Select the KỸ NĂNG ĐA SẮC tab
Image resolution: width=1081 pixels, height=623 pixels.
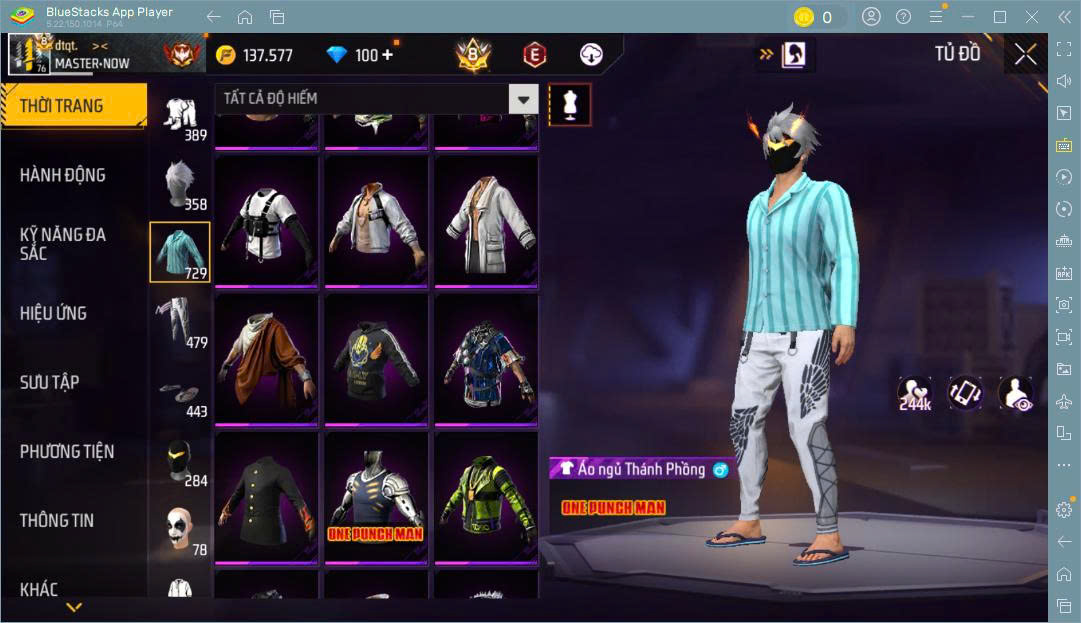point(63,243)
